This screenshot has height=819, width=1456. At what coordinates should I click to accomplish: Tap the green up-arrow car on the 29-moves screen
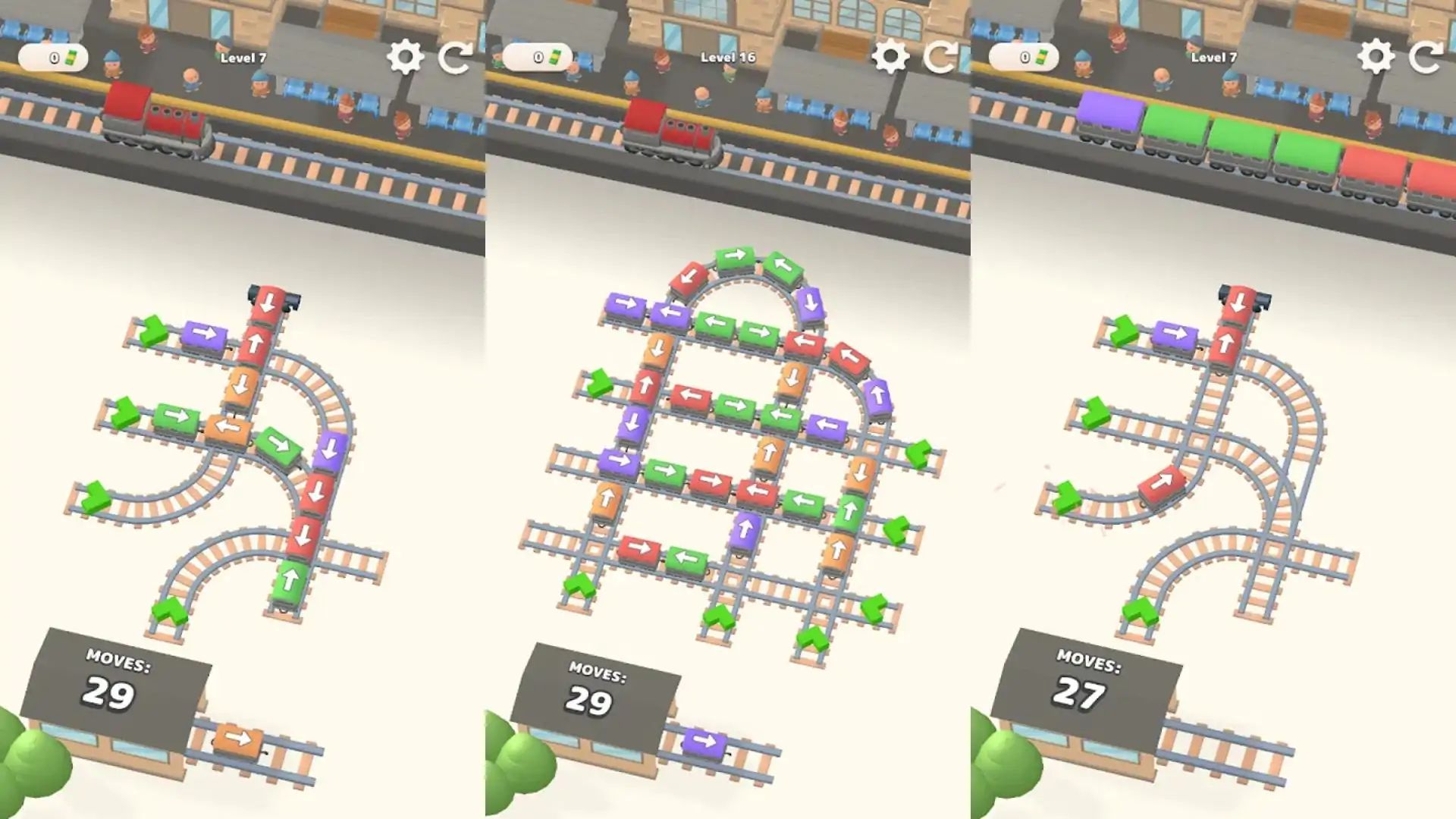pos(290,582)
